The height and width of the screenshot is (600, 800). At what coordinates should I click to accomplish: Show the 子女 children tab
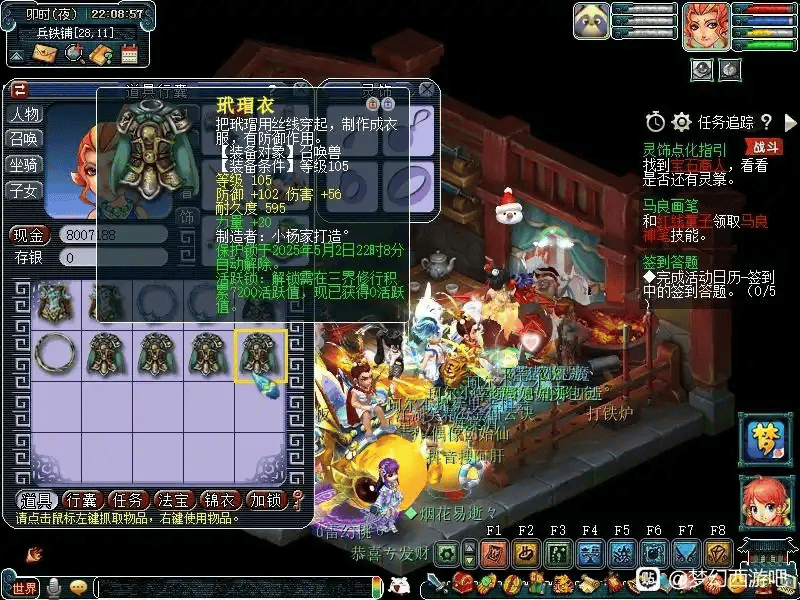(25, 189)
